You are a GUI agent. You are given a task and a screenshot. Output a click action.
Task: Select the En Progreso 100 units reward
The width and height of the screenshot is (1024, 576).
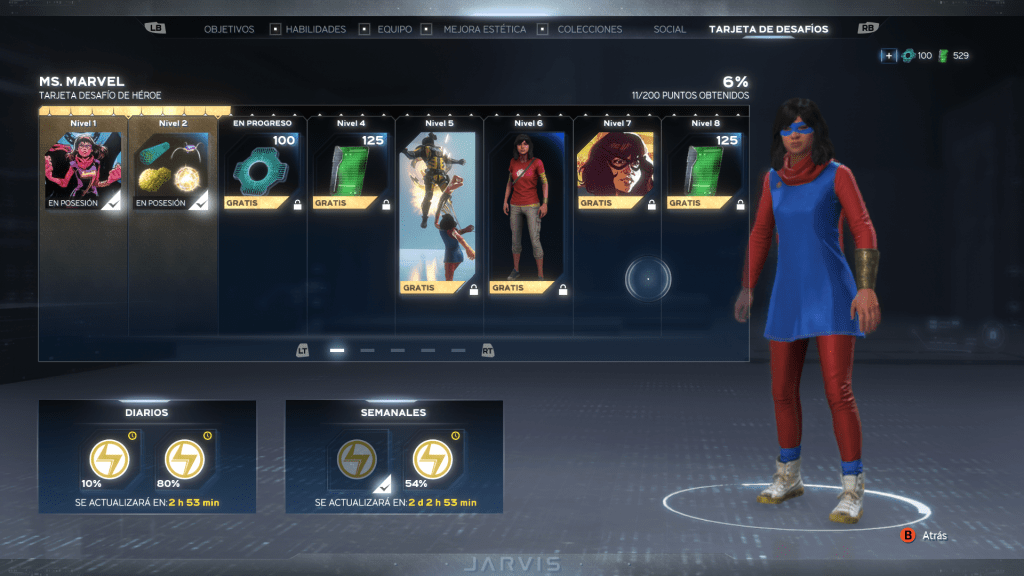262,170
